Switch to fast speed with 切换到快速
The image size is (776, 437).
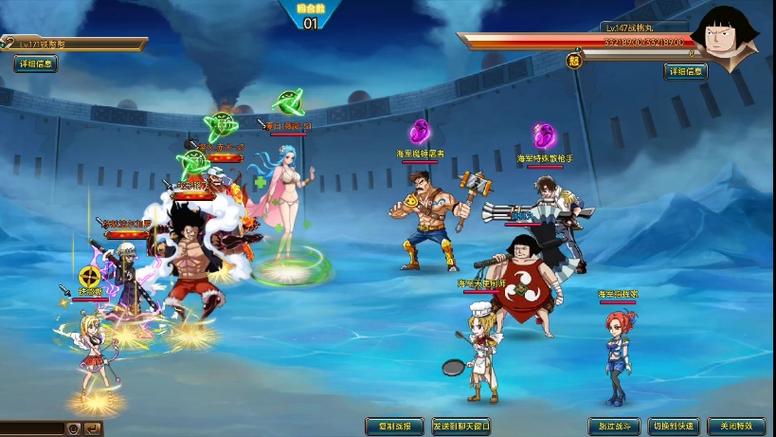tap(674, 426)
